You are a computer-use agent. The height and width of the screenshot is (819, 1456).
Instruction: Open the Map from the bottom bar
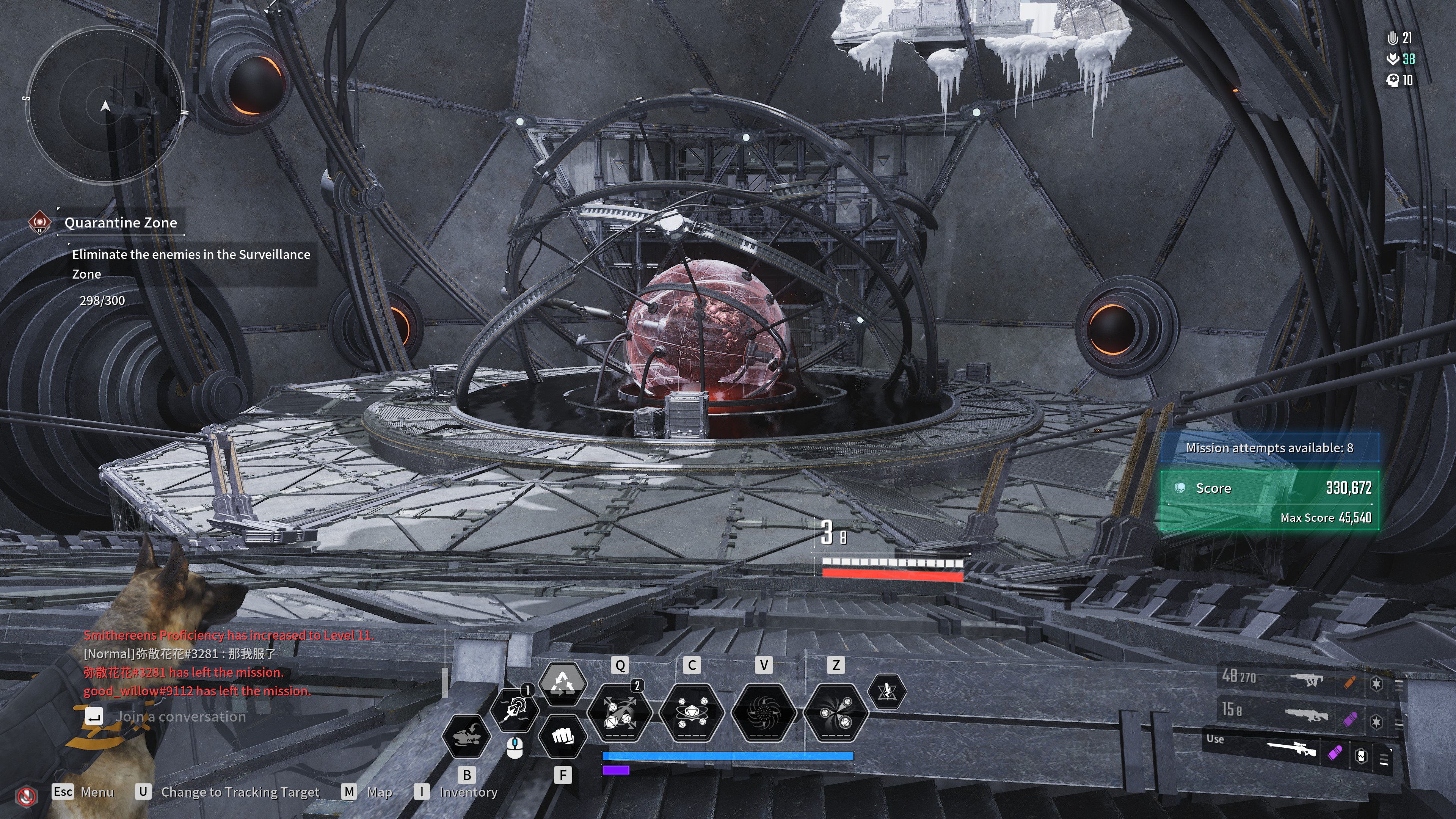coord(379,792)
